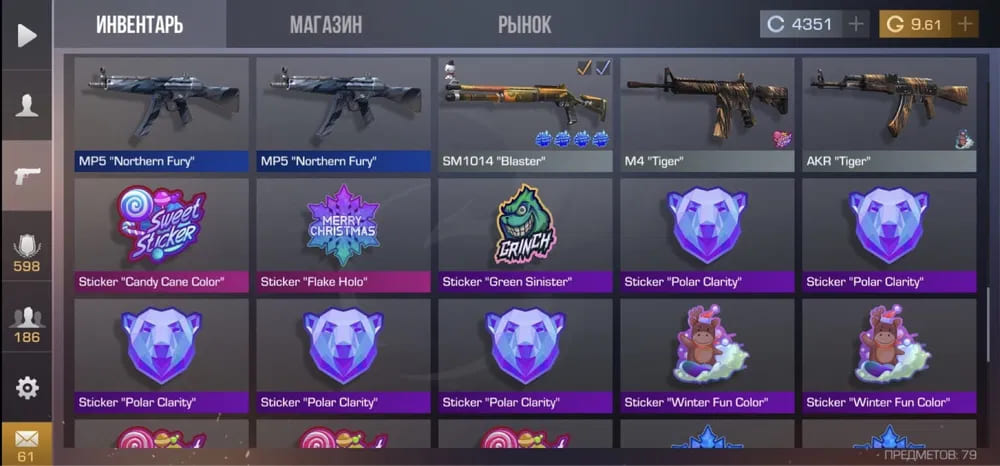Add gold with the plus button
This screenshot has height=466, width=1000.
click(965, 24)
